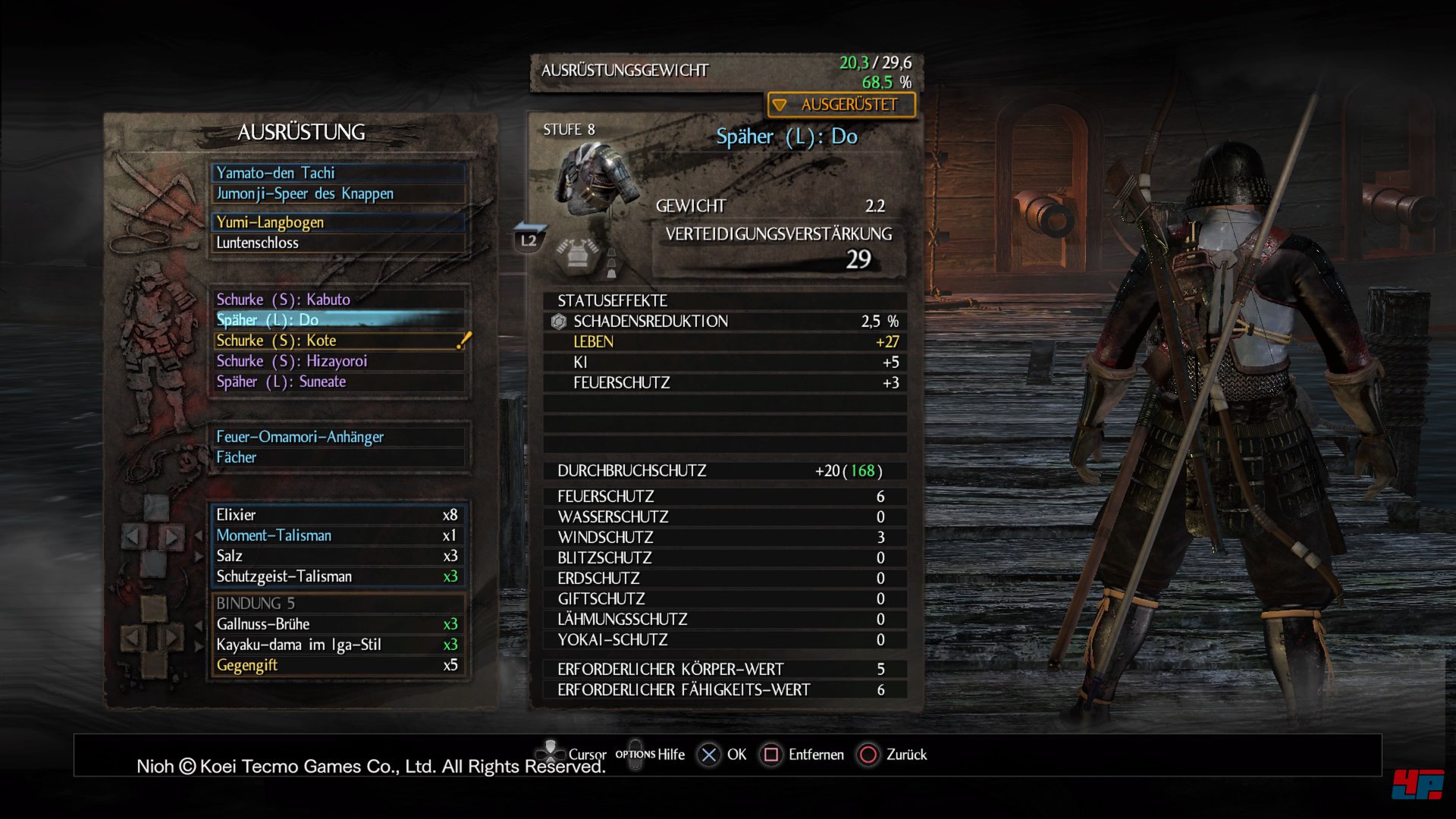Select the Feuer-Omamori-Anhänger accessory
The image size is (1456, 819).
338,437
